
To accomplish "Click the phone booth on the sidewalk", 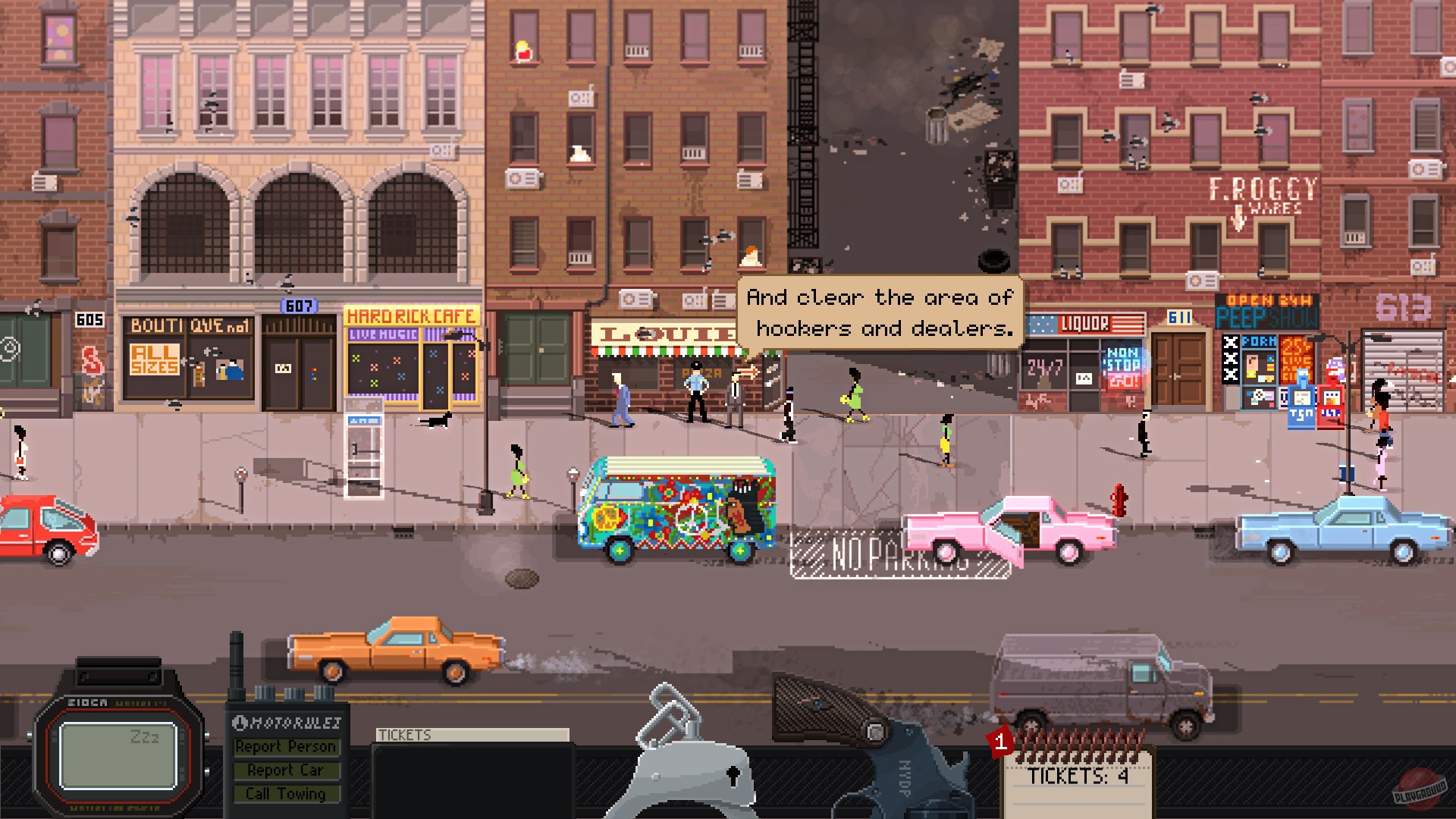I will pos(362,447).
